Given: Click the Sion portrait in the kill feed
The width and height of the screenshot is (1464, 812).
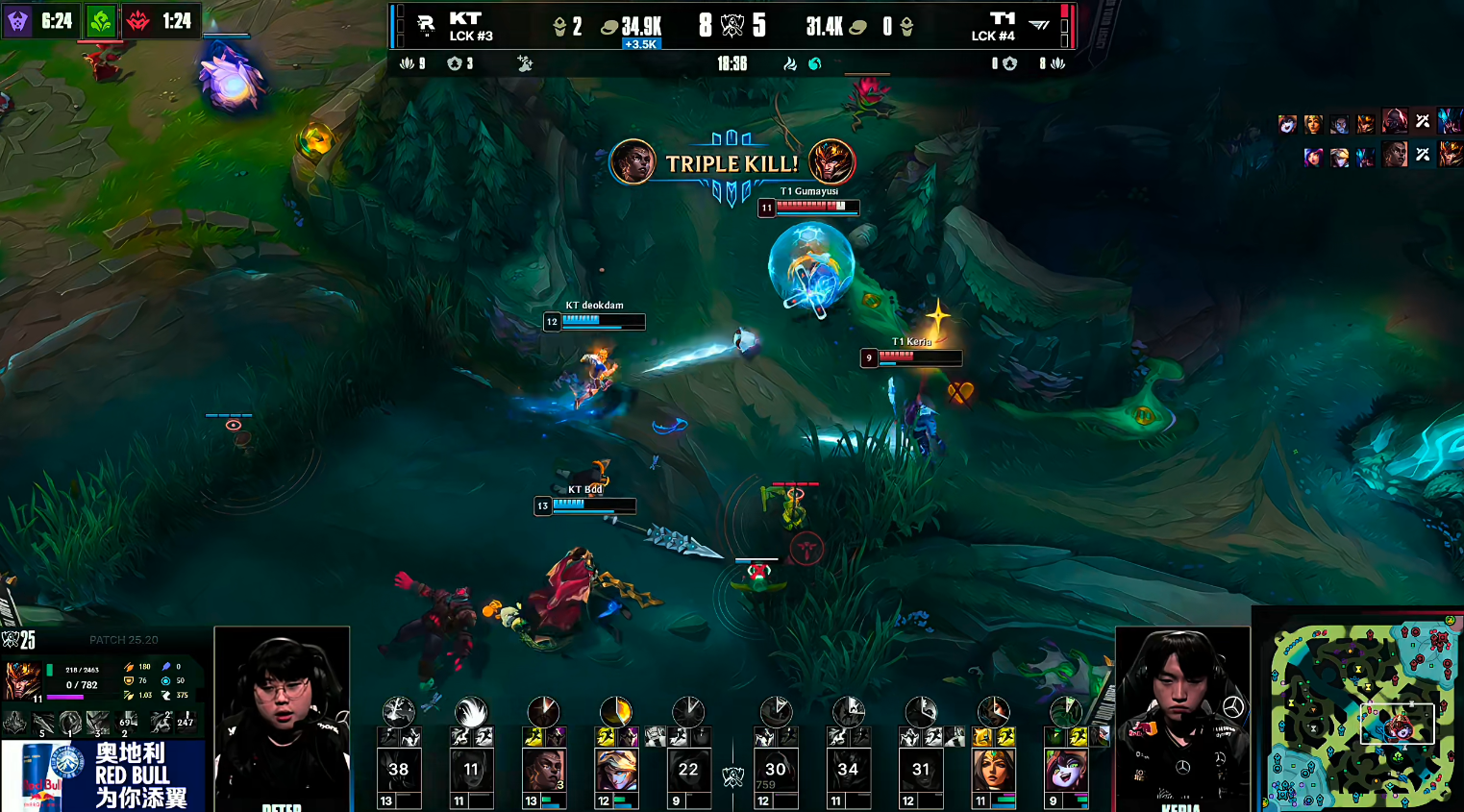Looking at the screenshot, I should [x=1395, y=122].
